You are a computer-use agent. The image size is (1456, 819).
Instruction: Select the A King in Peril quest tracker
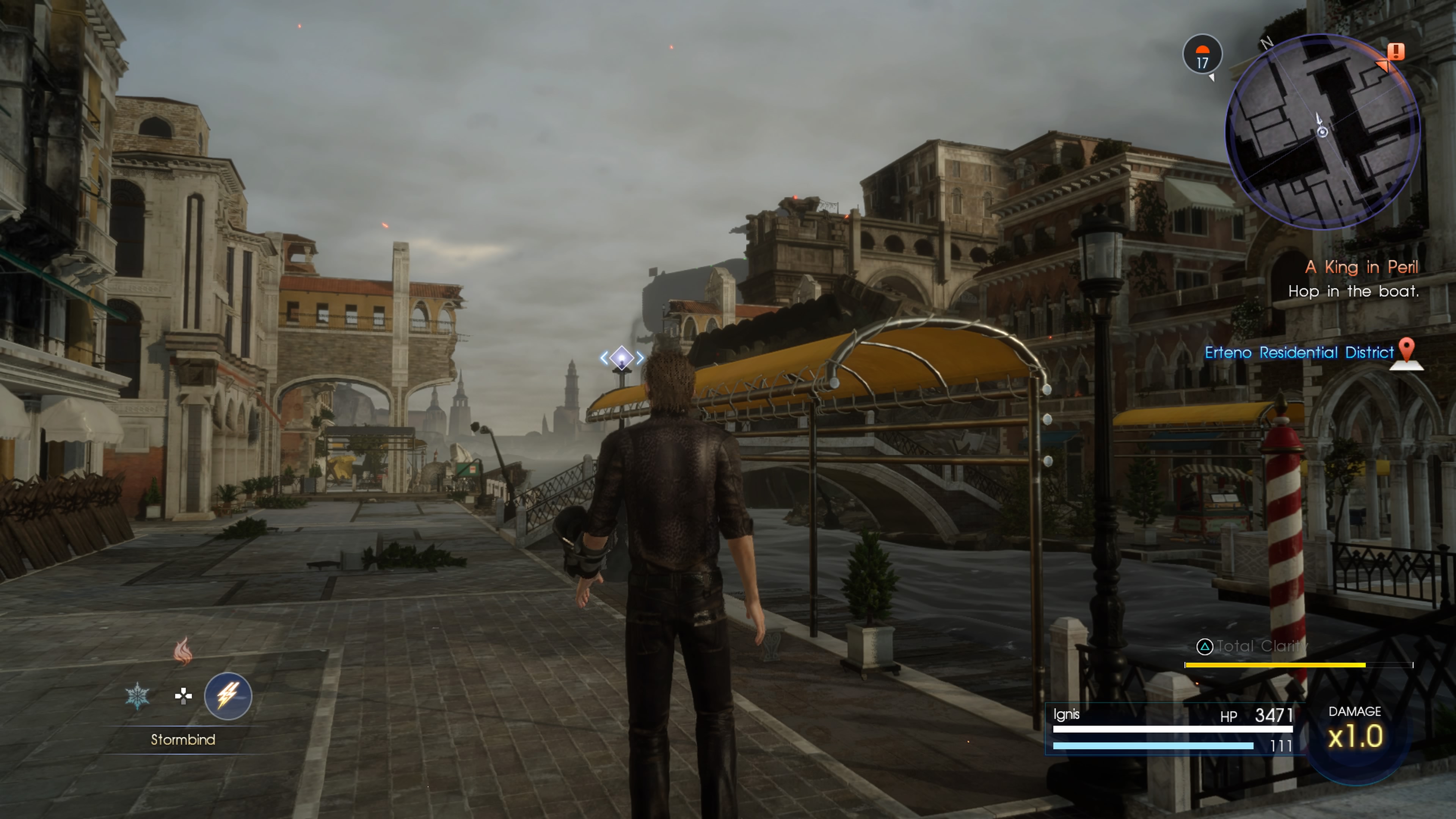1361,267
